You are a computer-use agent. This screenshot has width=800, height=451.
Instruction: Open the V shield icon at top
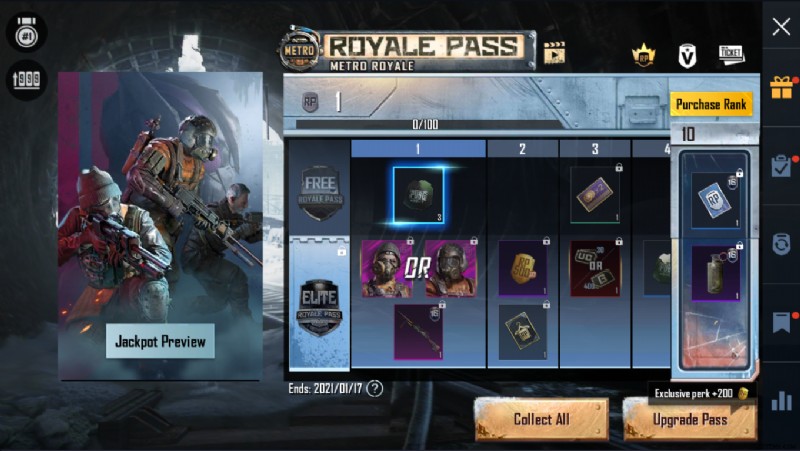click(687, 55)
